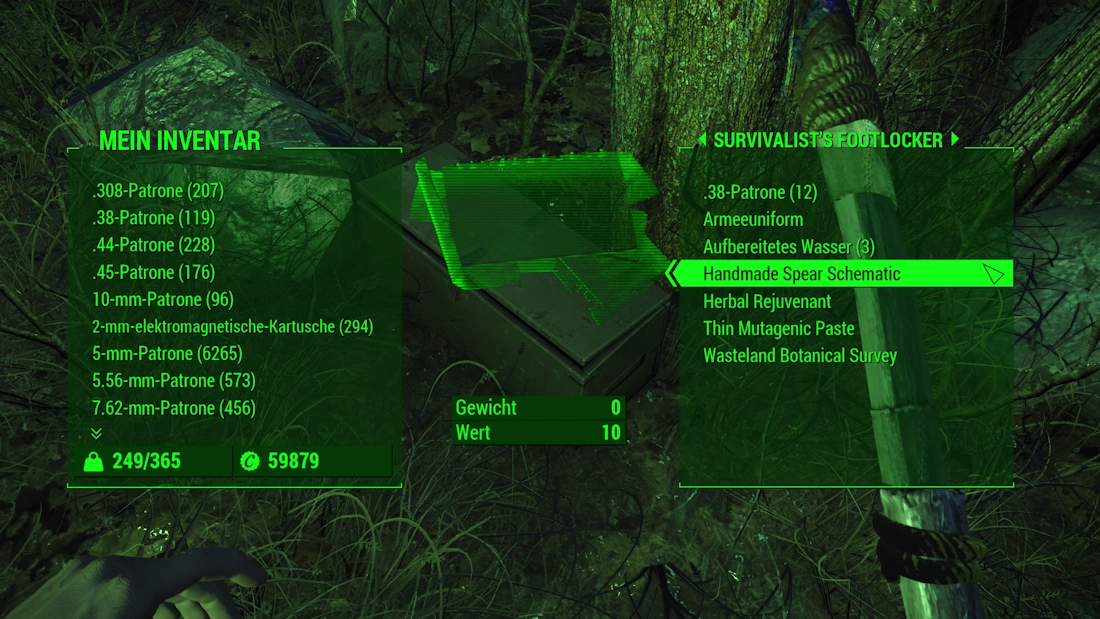Take the Armeeuniform from the footlocker

pos(753,219)
